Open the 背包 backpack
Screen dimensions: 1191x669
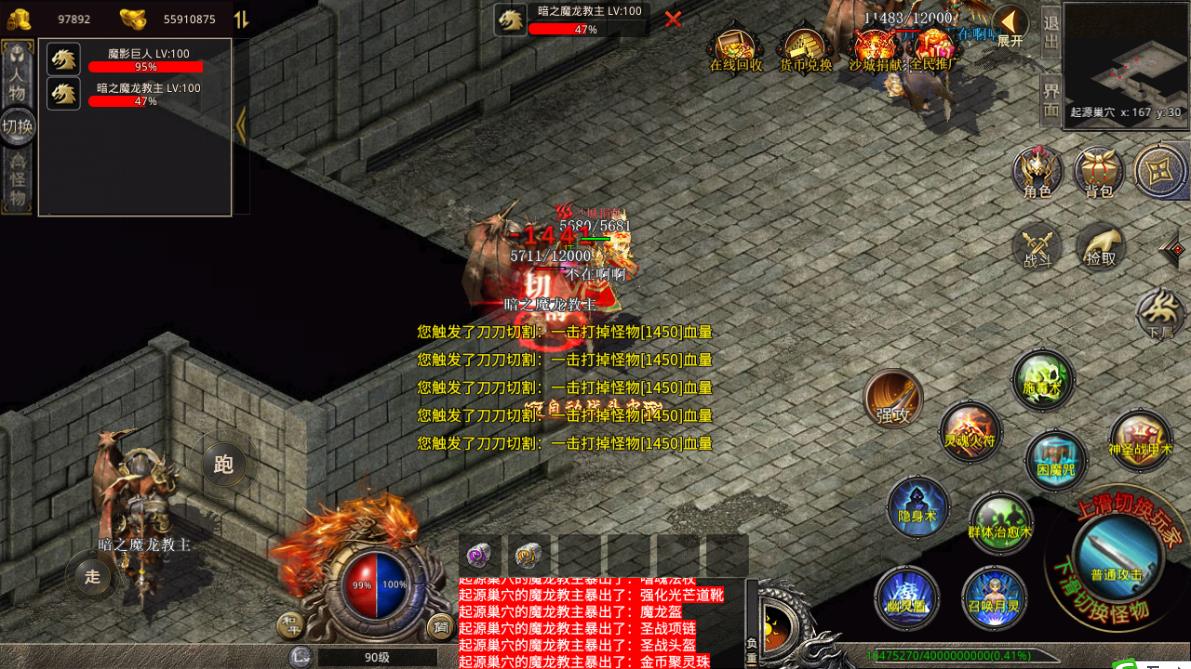point(1099,172)
